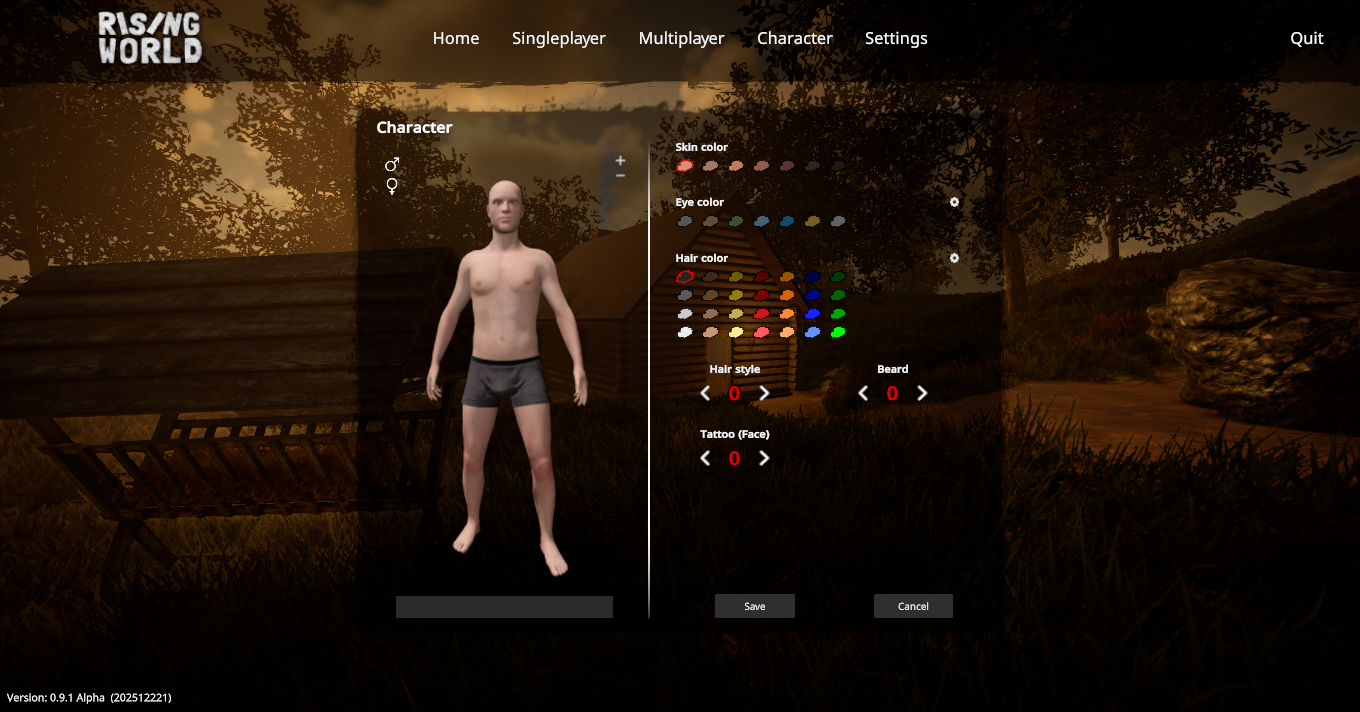Click the character name input field

(504, 607)
